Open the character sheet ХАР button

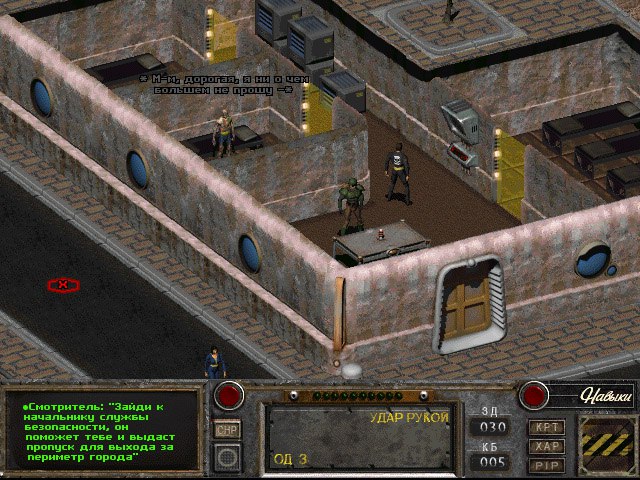(x=547, y=446)
